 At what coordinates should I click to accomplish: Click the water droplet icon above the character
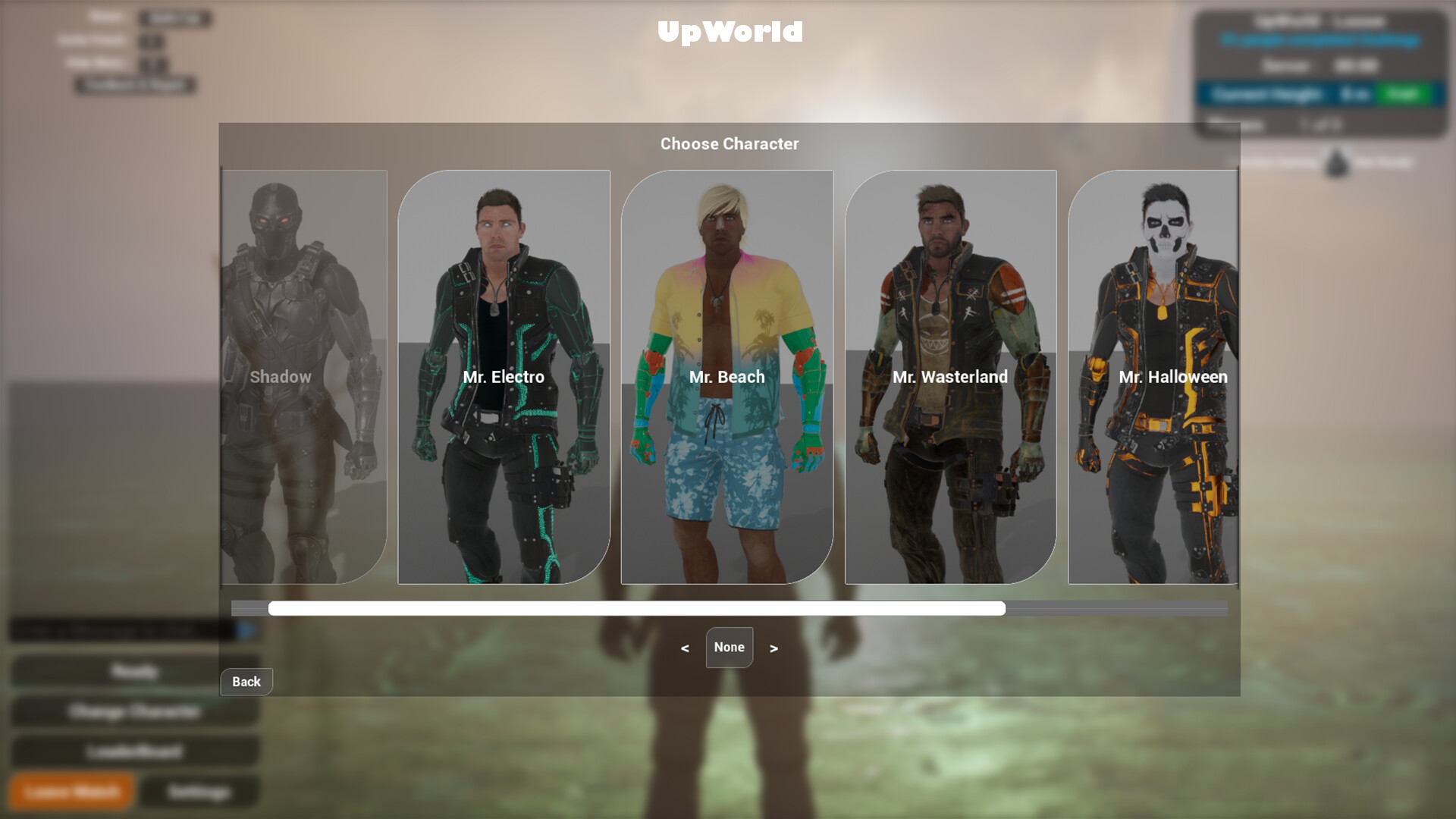click(1335, 164)
